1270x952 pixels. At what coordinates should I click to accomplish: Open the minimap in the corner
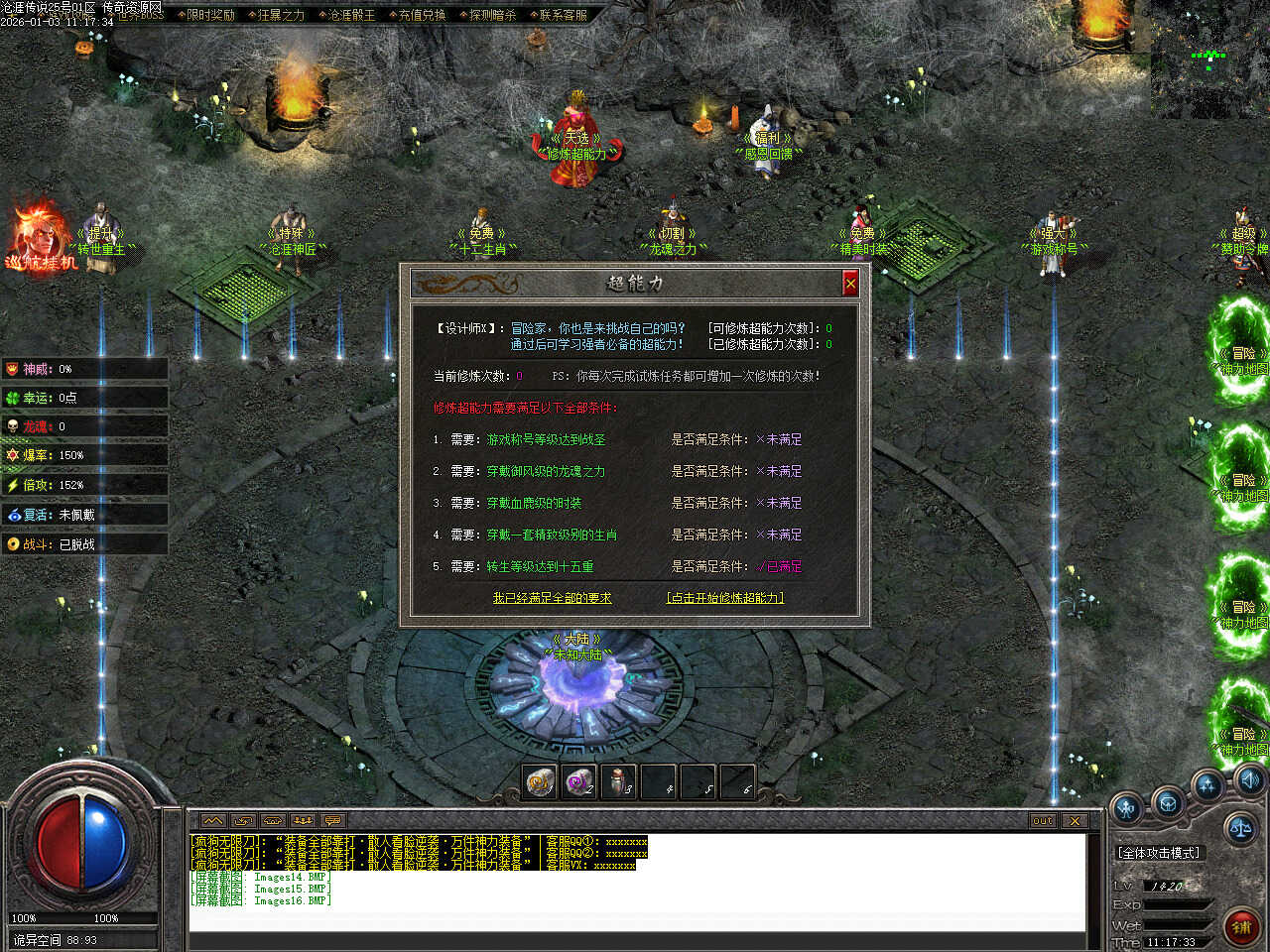tap(1209, 59)
